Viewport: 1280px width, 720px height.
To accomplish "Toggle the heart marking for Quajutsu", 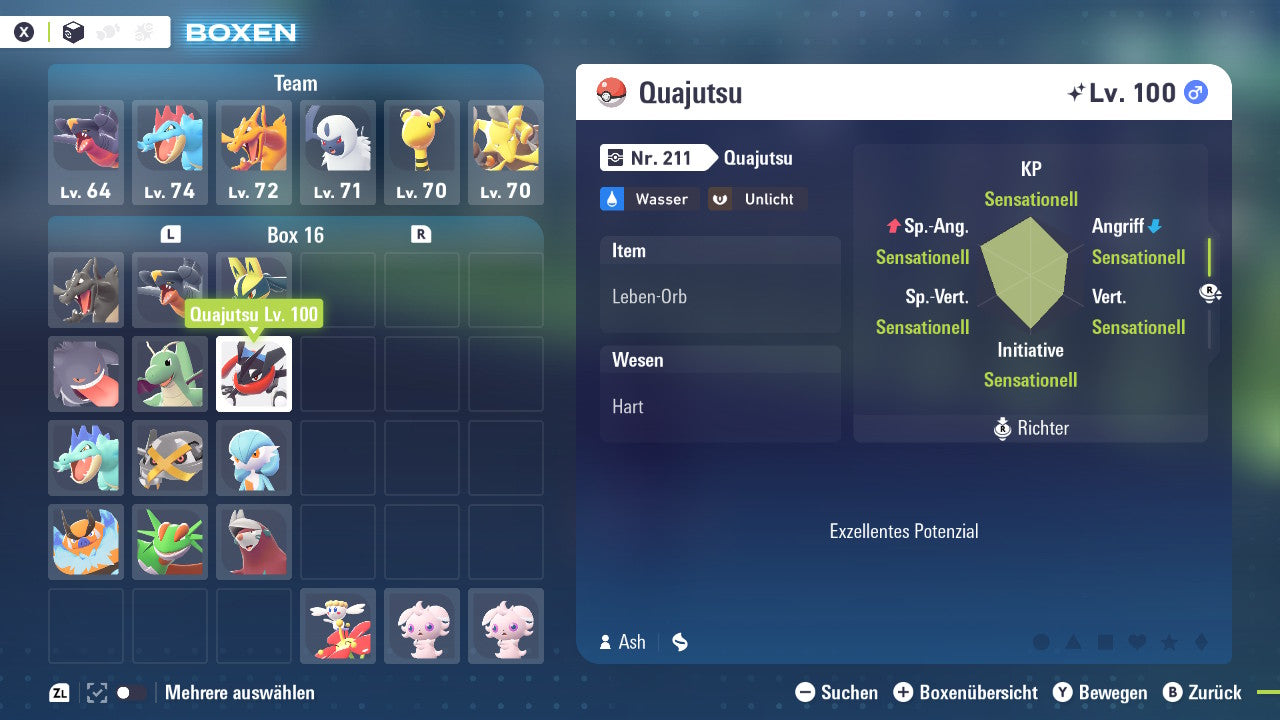I will (1137, 643).
